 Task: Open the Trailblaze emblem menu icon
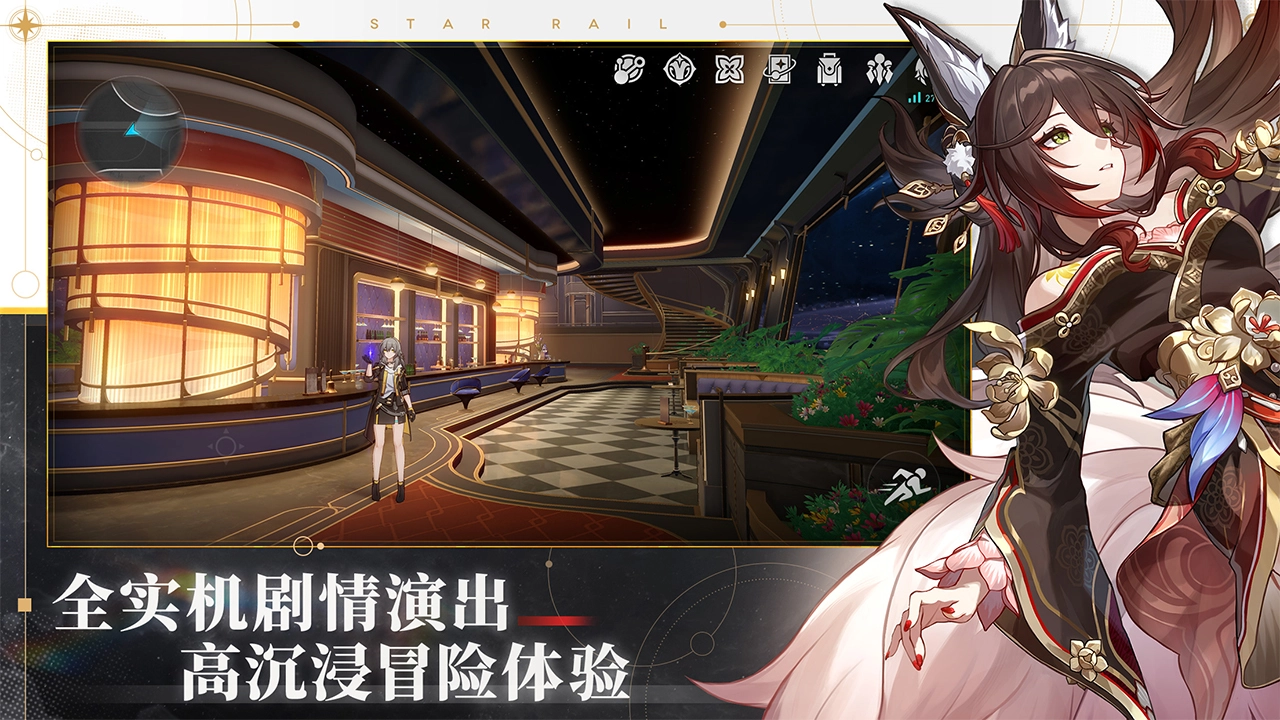[681, 69]
